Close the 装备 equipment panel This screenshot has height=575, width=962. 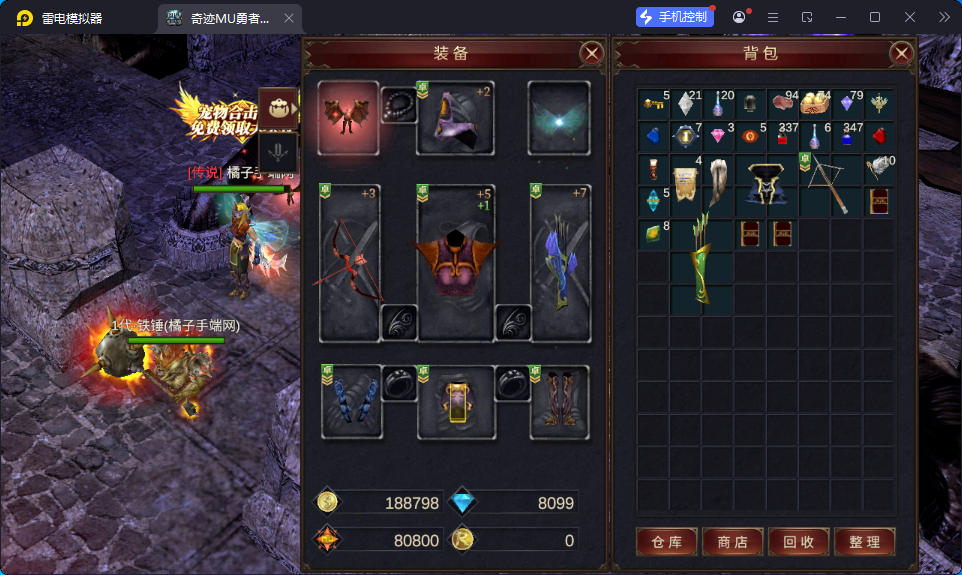coord(592,53)
